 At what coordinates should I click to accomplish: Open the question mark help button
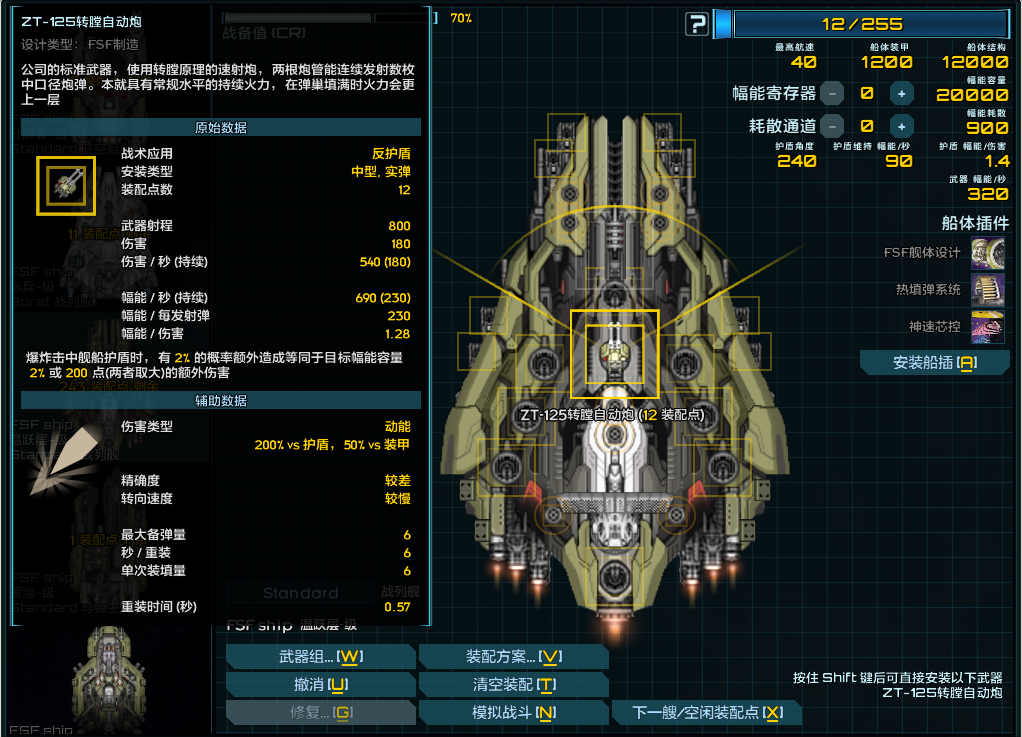698,24
